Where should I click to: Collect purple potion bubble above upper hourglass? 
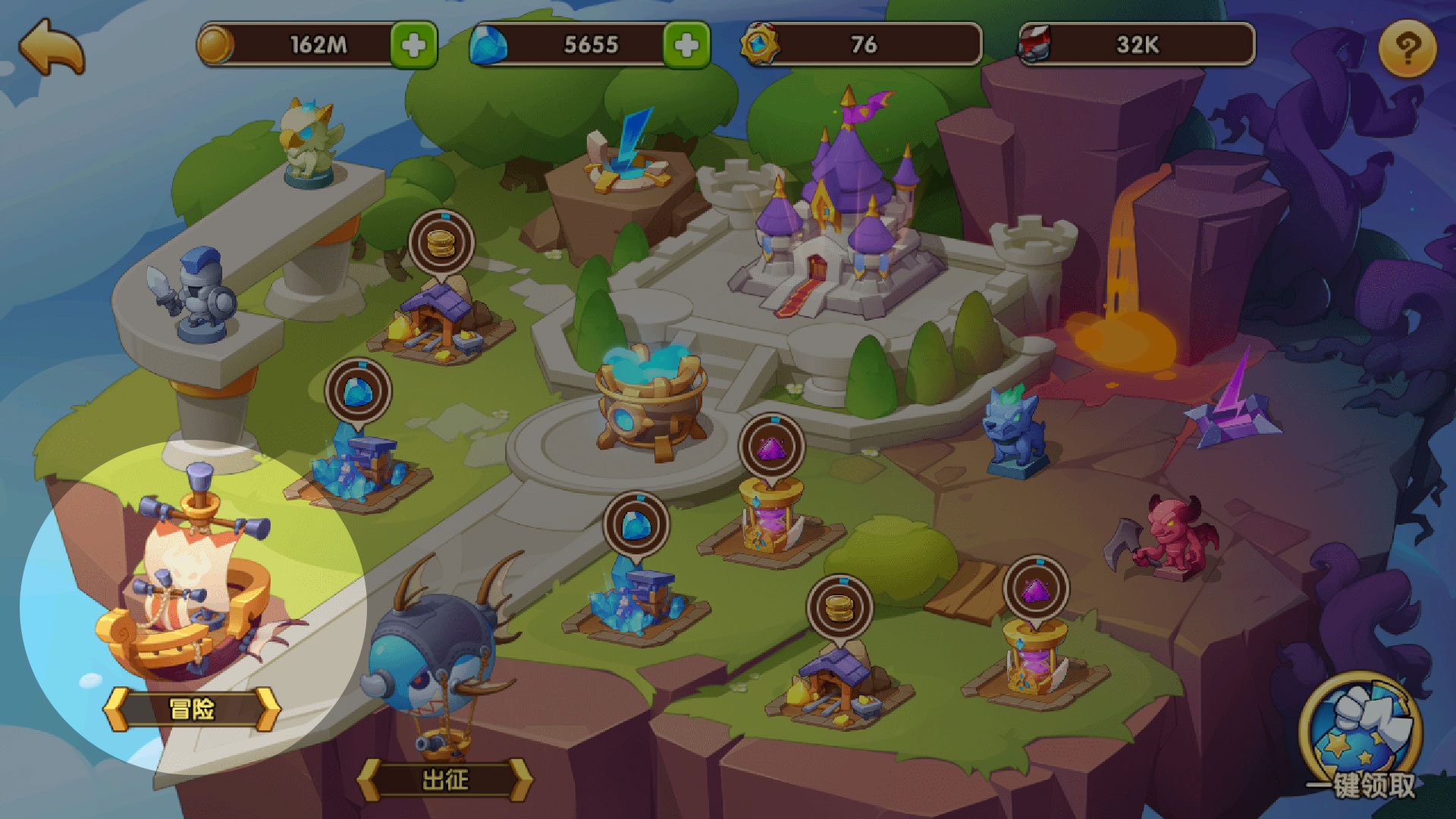tap(771, 447)
